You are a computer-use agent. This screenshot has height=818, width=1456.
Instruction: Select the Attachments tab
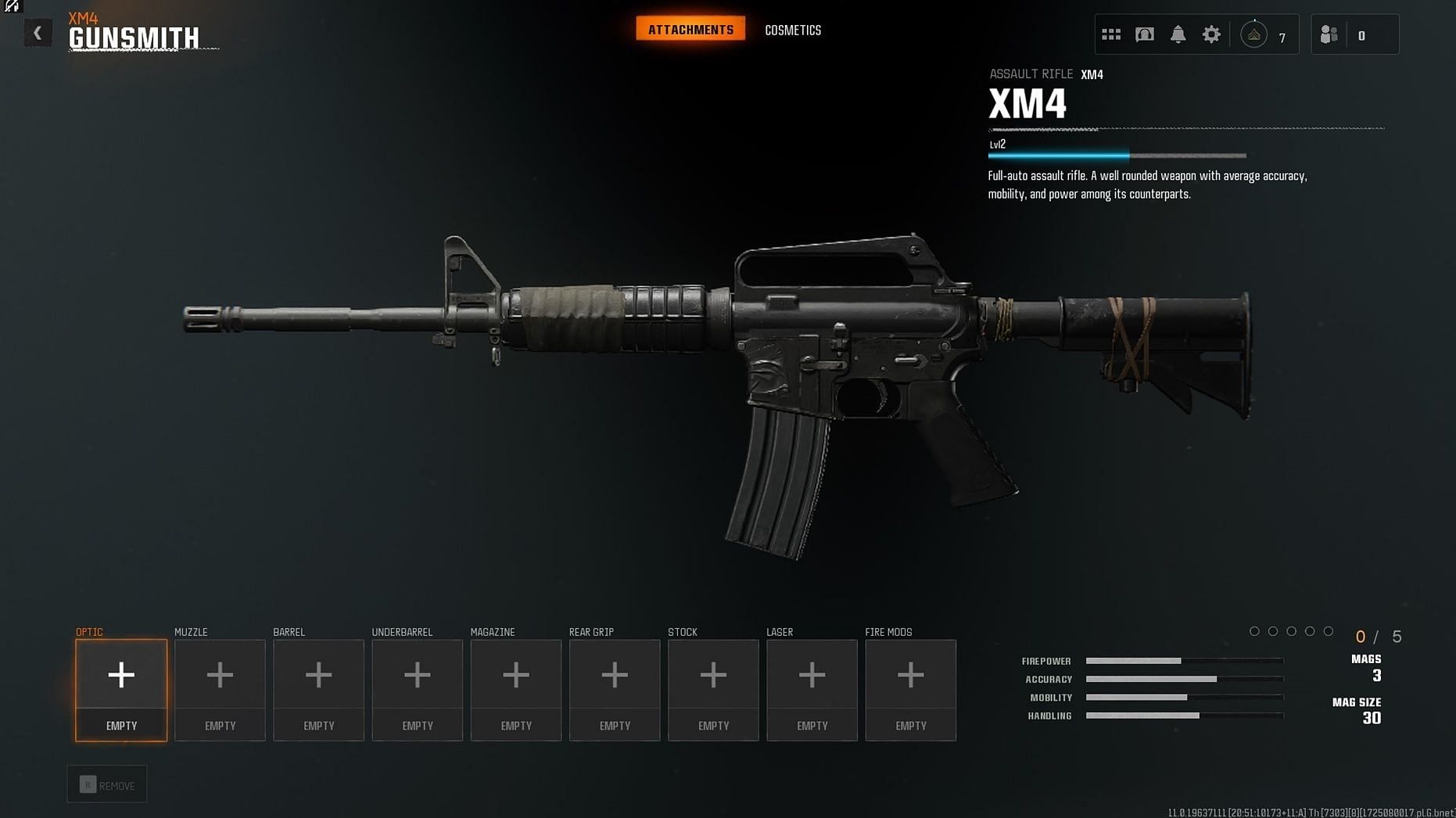(690, 30)
